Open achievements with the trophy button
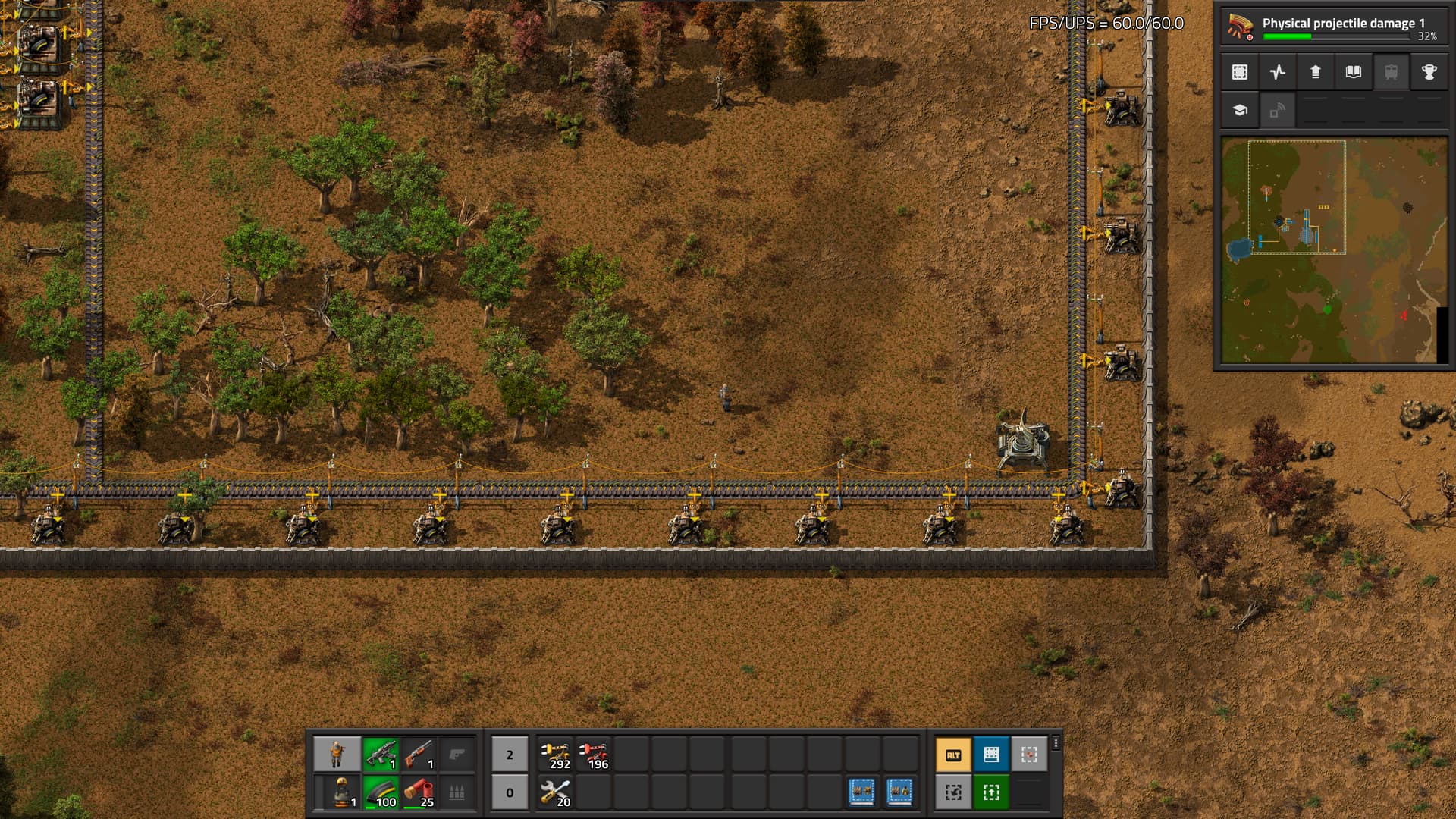 click(x=1429, y=72)
